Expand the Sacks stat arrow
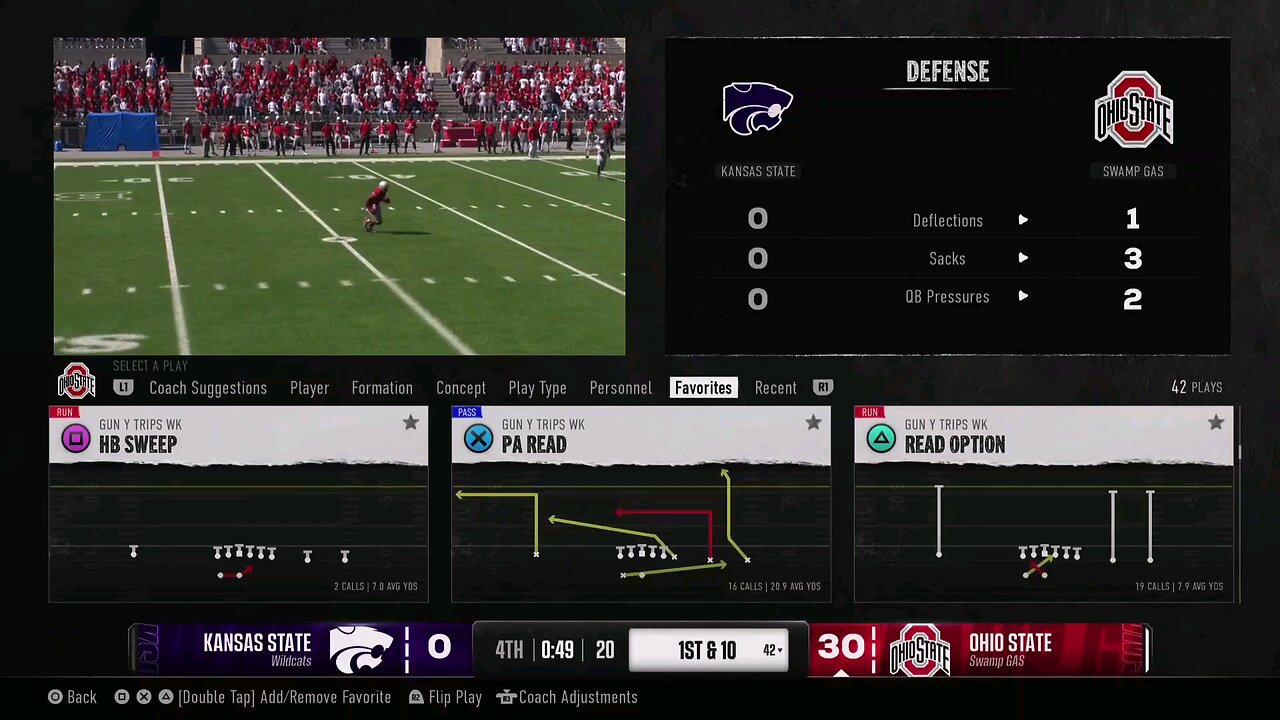 tap(1023, 258)
